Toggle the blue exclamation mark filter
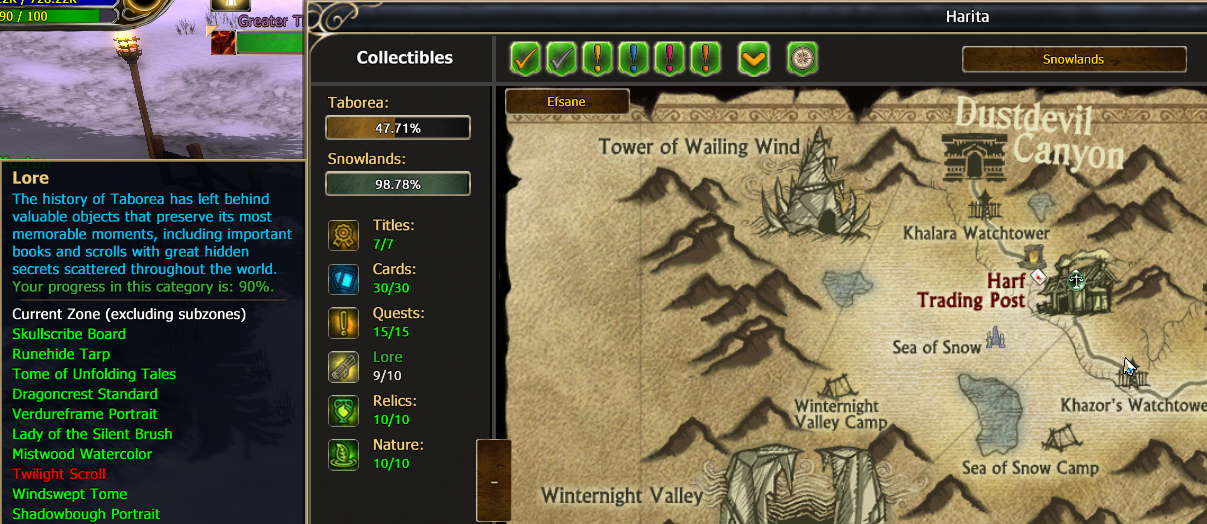The width and height of the screenshot is (1207, 524). tap(634, 58)
